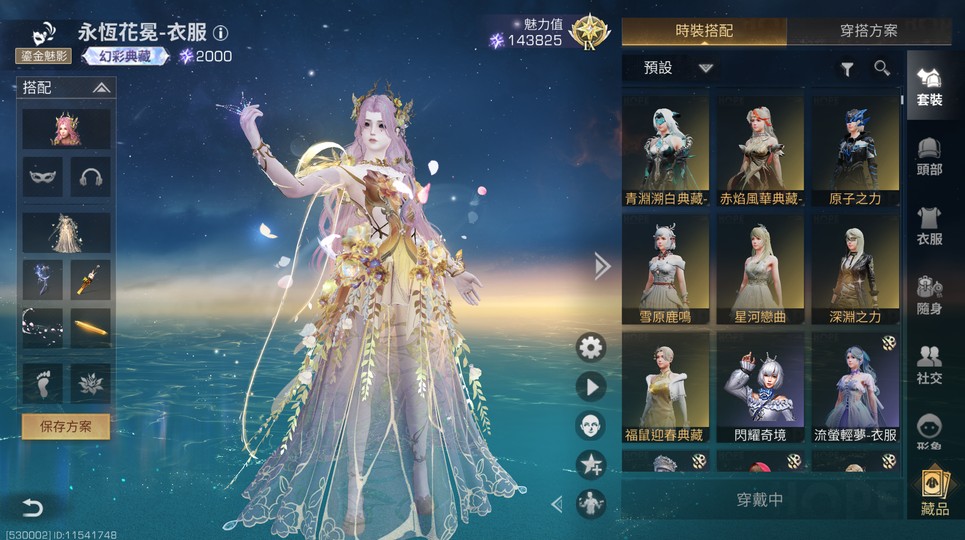Viewport: 965px width, 540px height.
Task: Open the 頭部 category
Action: (x=929, y=157)
